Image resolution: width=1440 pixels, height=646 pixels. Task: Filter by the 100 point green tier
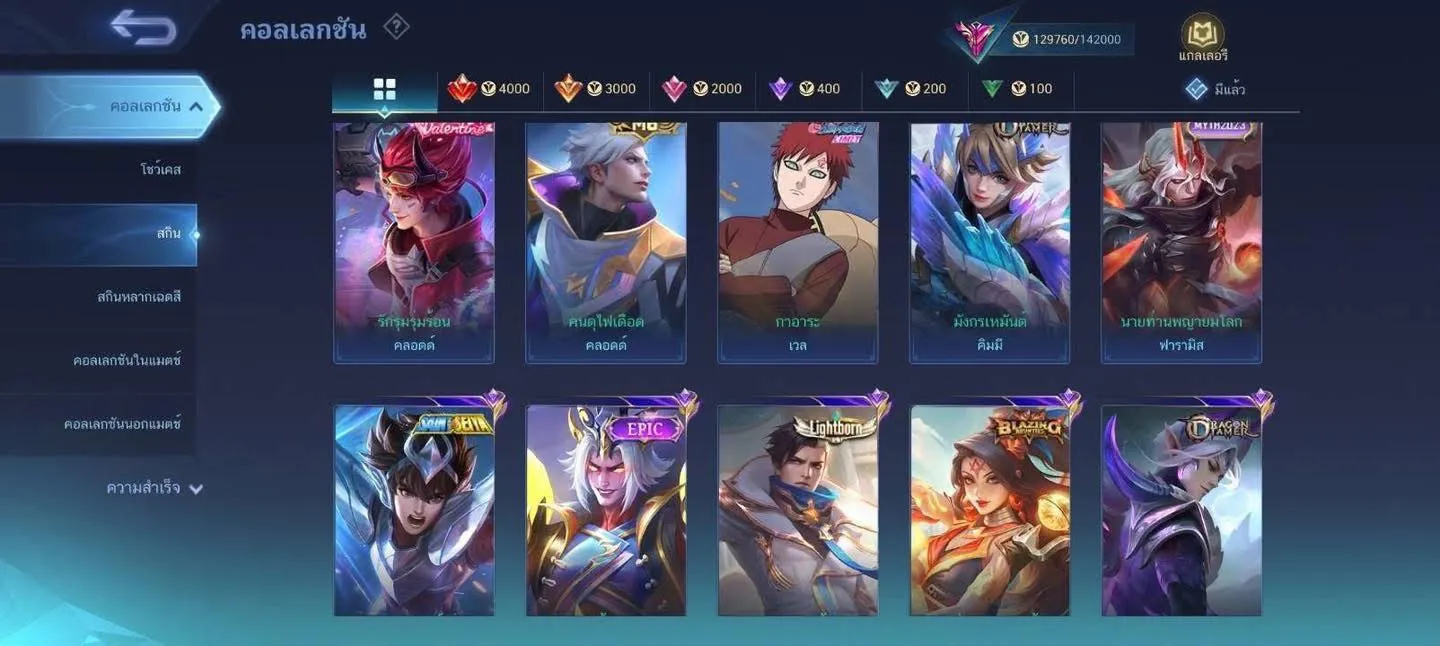tap(1017, 89)
